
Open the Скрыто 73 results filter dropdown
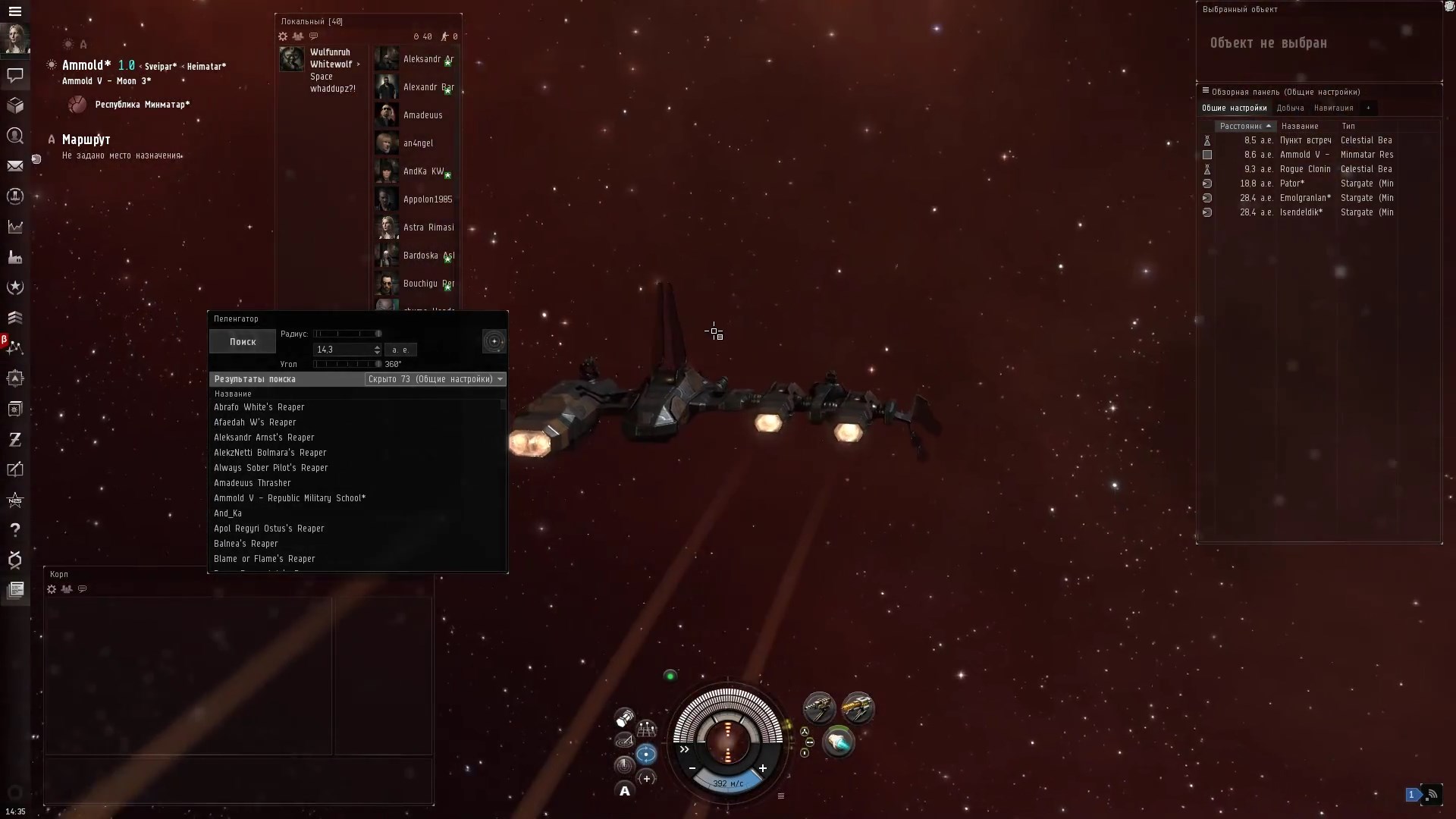tap(435, 379)
